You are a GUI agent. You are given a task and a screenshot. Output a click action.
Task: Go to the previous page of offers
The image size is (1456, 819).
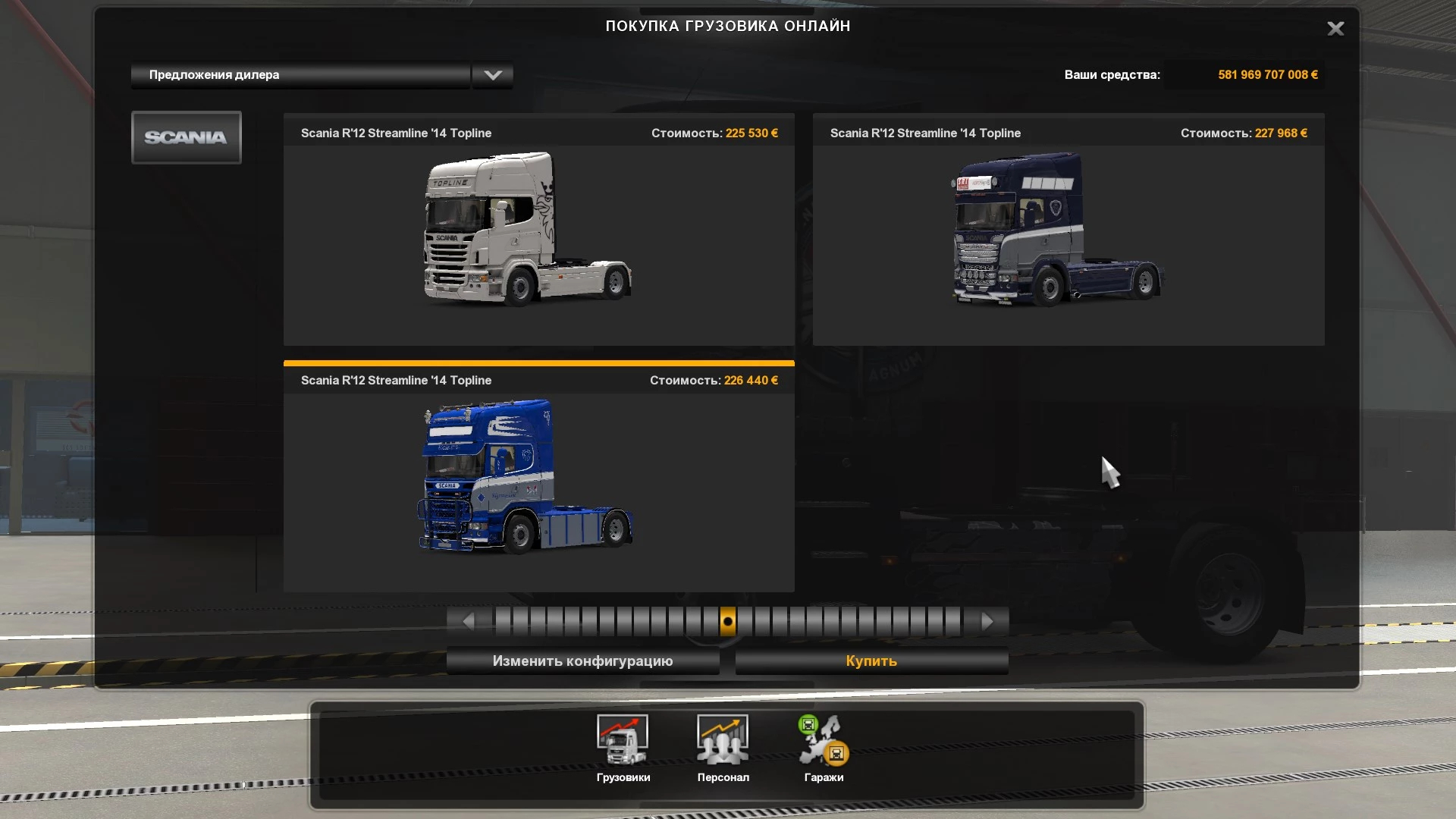pyautogui.click(x=468, y=622)
